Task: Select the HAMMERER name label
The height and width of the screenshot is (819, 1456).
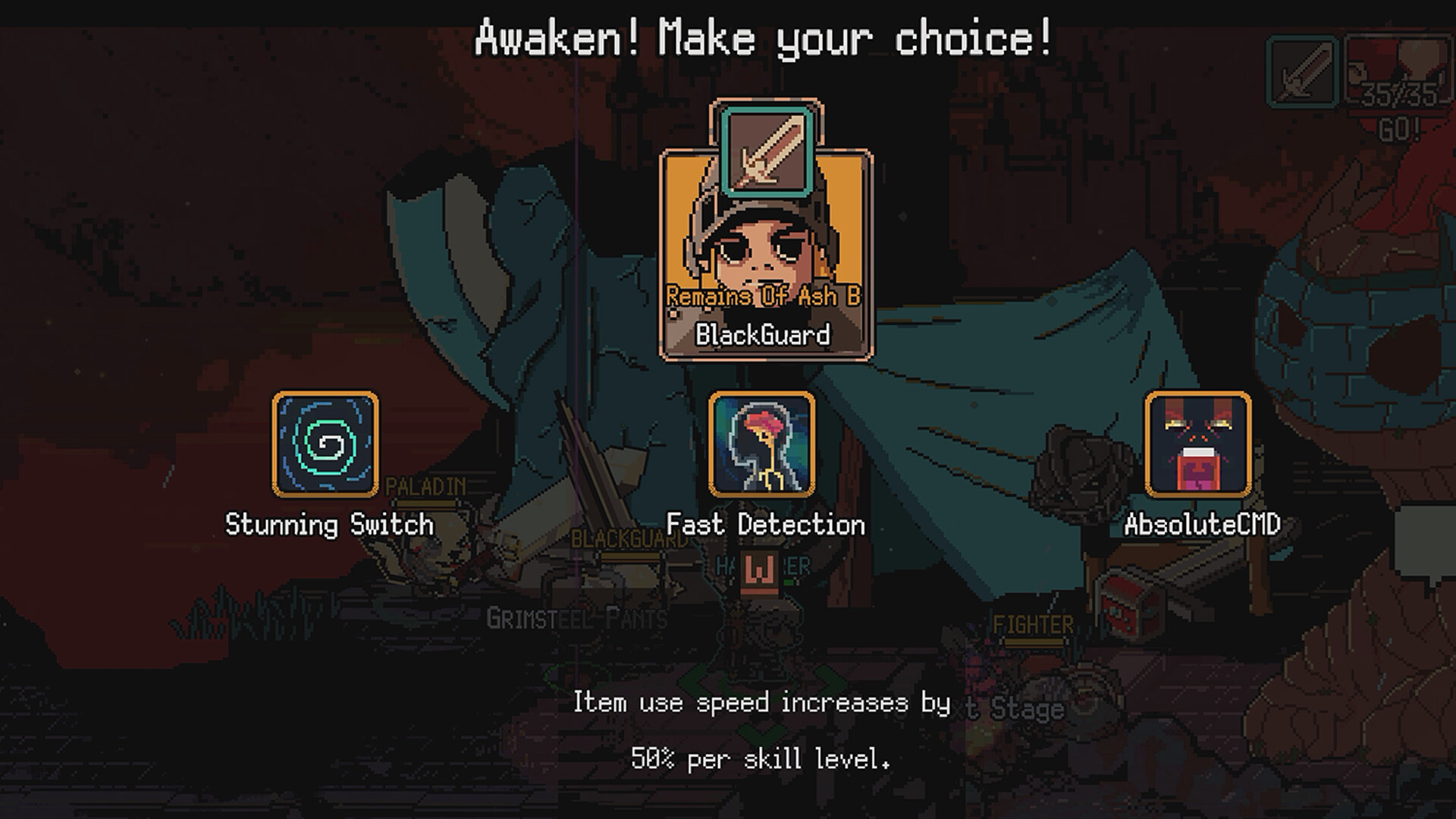Action: click(761, 564)
